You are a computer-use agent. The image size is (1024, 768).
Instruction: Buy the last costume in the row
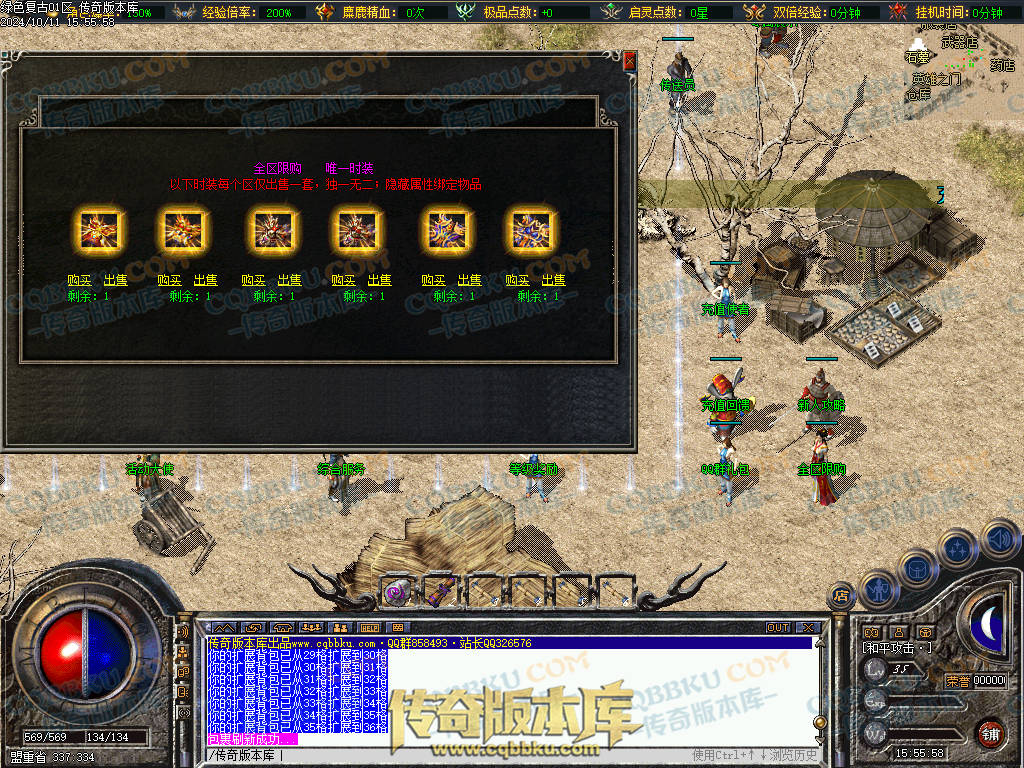point(518,281)
